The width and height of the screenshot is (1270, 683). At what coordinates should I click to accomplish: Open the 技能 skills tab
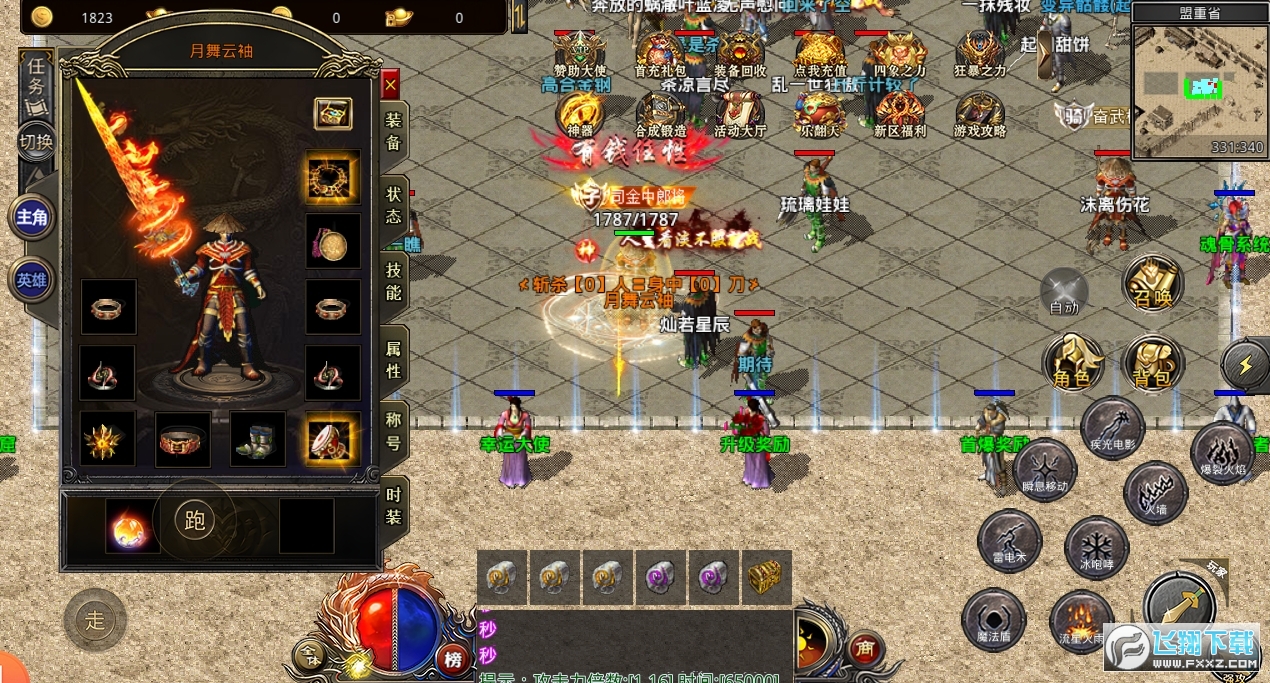pos(393,280)
